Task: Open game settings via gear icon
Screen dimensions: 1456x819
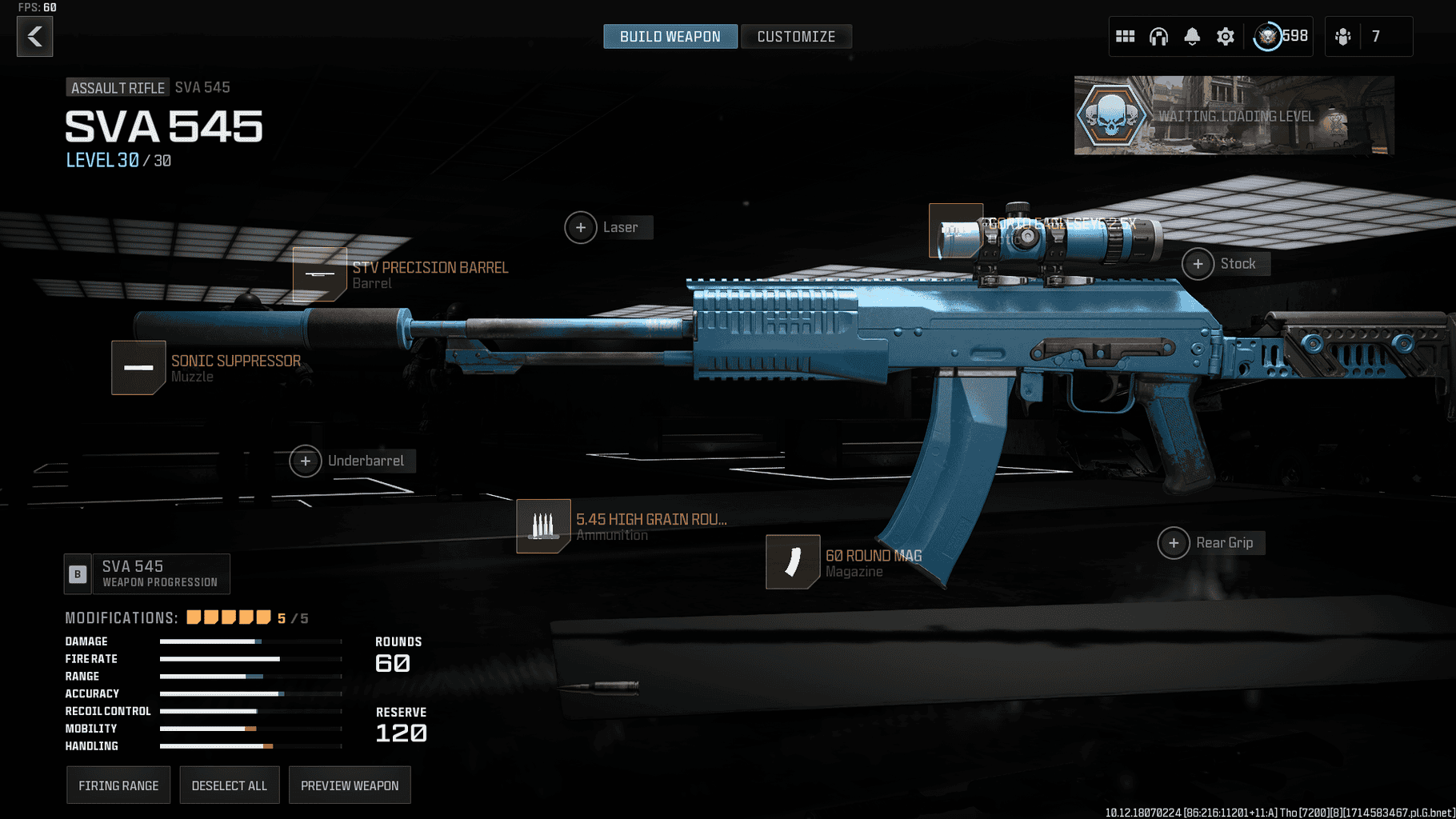Action: (x=1226, y=36)
